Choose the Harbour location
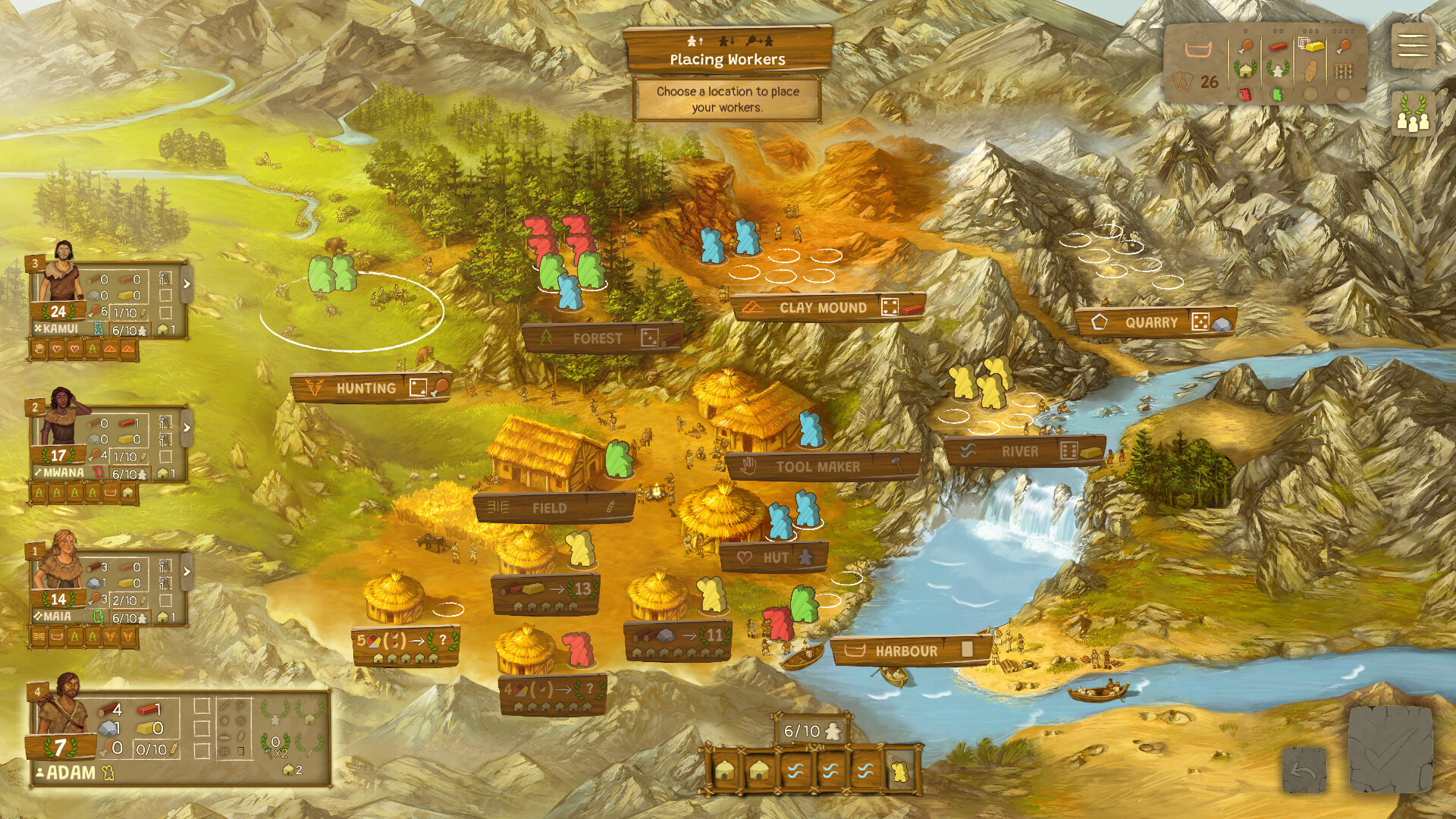 tap(909, 651)
